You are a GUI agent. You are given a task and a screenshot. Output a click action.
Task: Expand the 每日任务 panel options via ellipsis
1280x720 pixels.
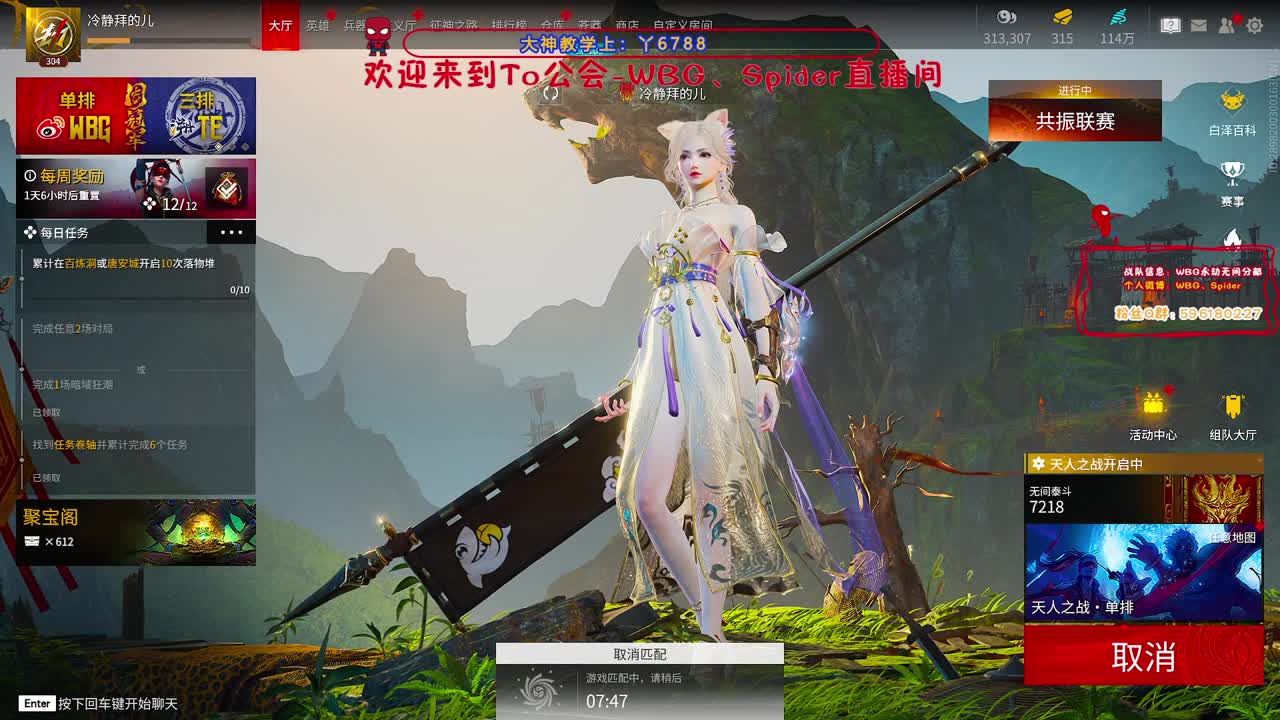click(x=232, y=232)
